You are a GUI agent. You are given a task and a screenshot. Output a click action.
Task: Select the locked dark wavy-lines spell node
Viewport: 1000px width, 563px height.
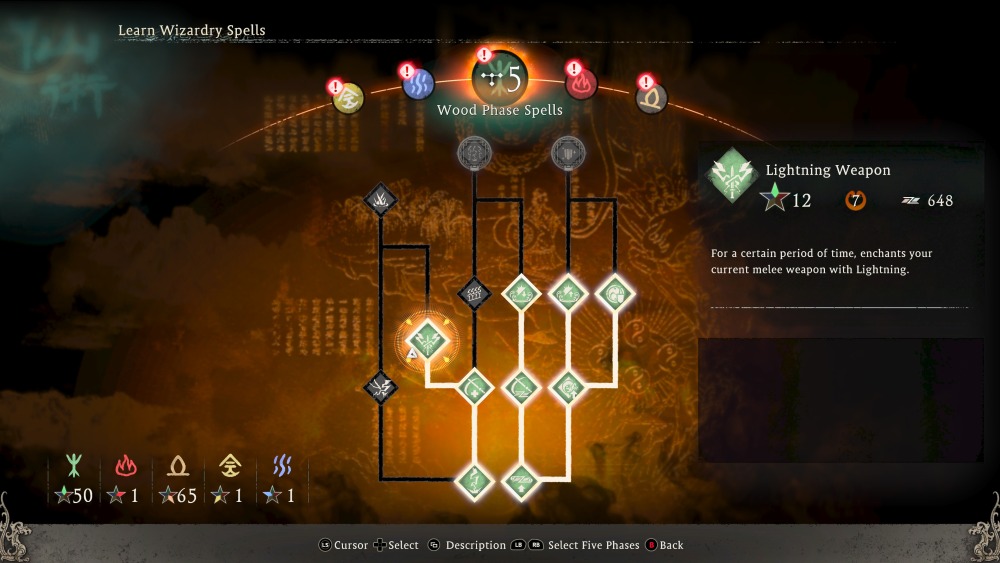tap(474, 295)
